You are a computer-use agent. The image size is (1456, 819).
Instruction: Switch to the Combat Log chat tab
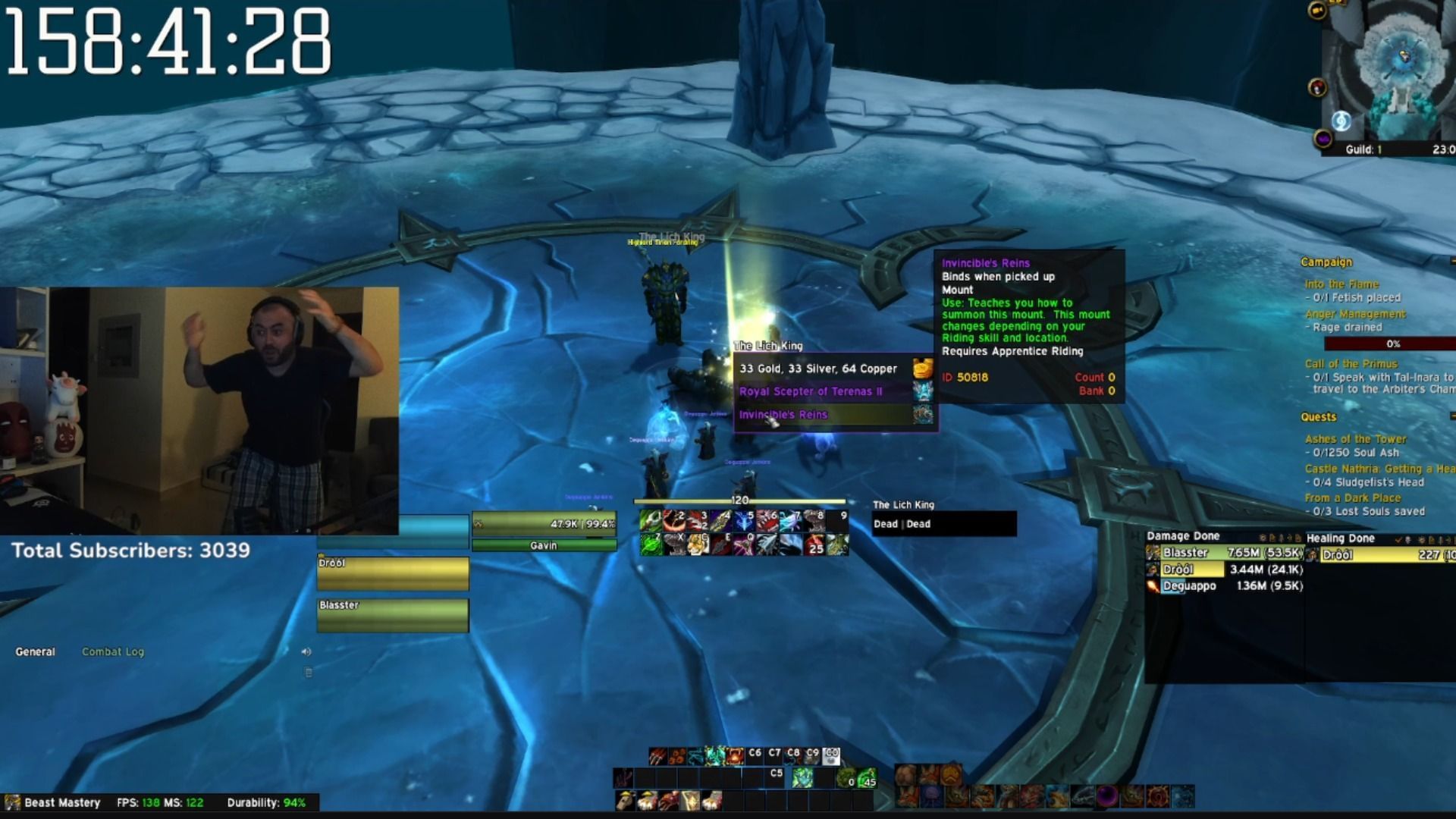pos(113,651)
